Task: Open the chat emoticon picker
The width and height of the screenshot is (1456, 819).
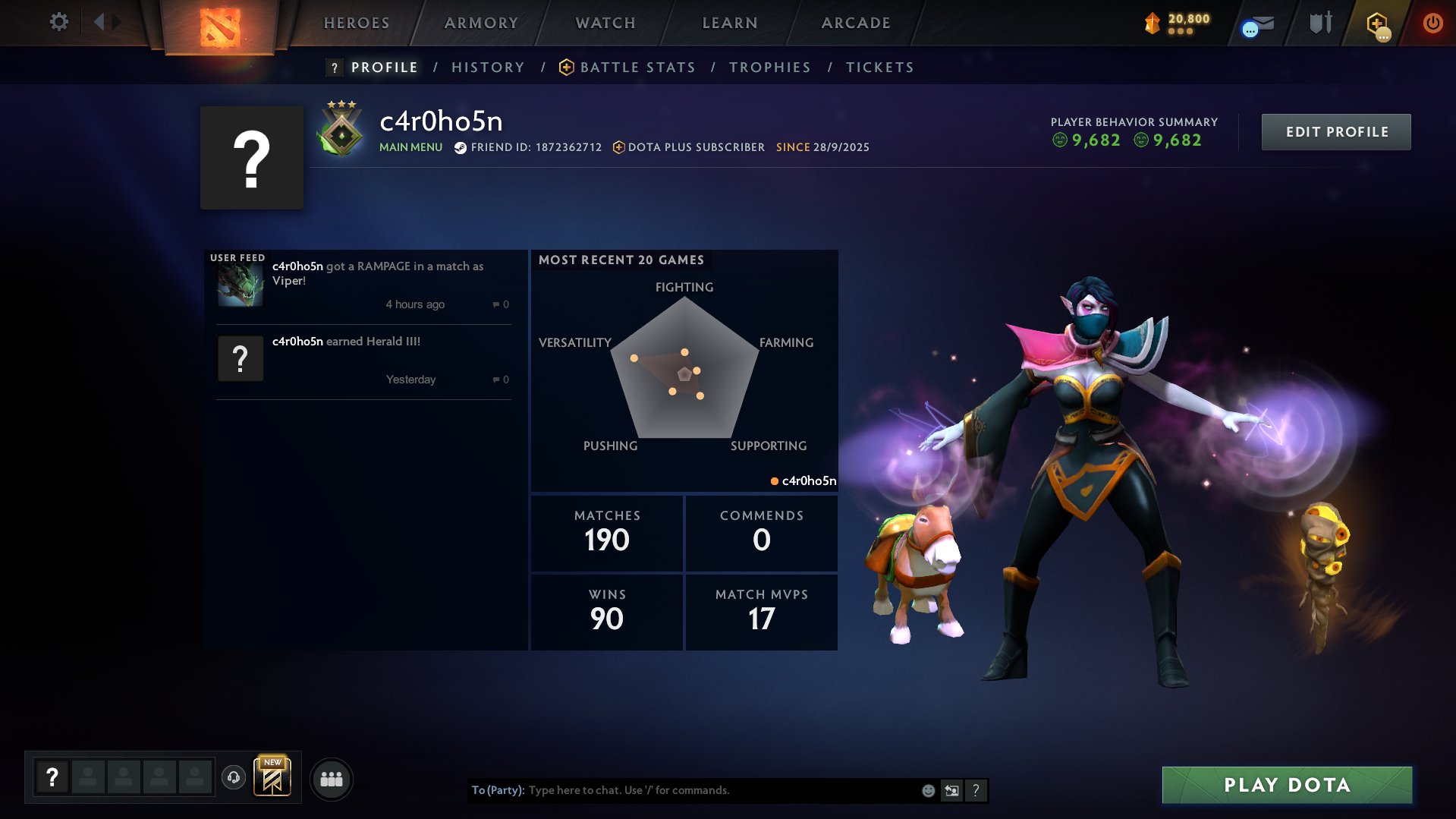Action: coord(928,790)
